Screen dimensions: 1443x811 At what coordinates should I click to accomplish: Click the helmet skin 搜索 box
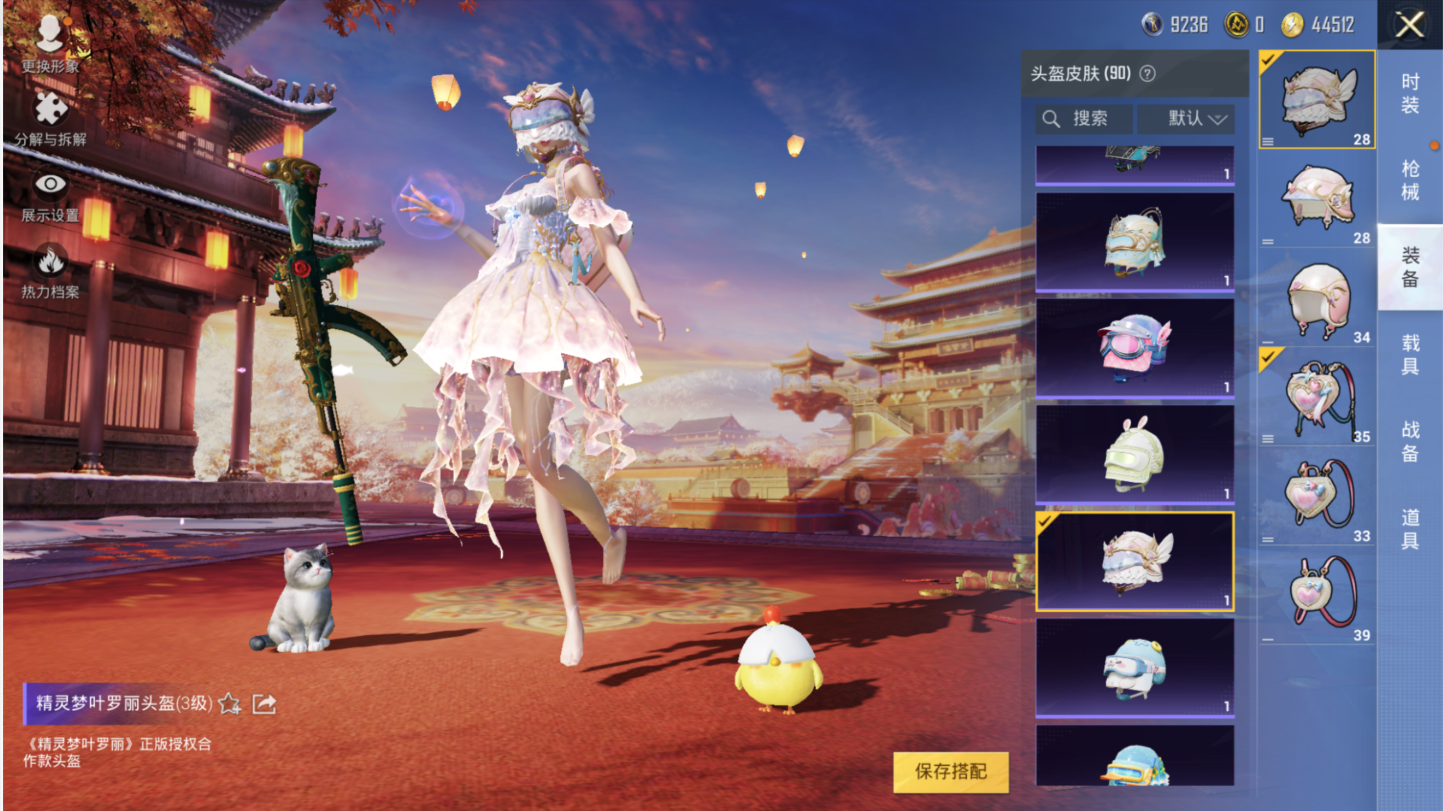[1084, 119]
